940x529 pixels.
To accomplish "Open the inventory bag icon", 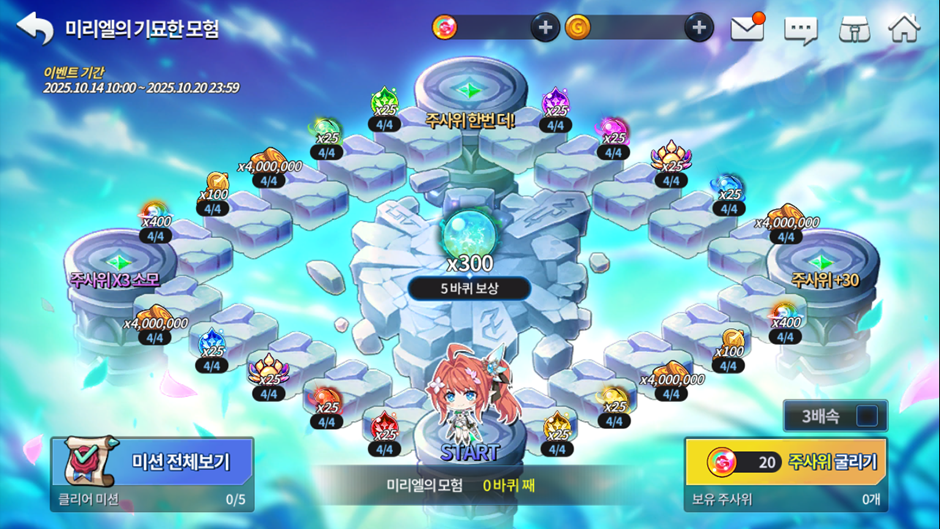I will 853,28.
